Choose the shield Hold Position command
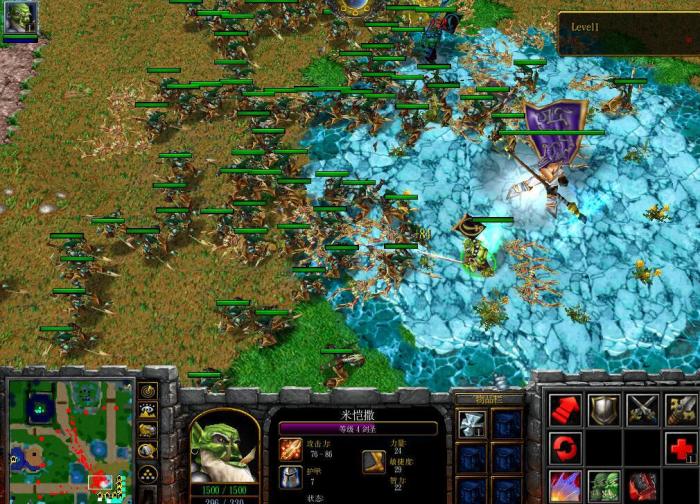Screen dimensions: 700x504 coord(603,408)
